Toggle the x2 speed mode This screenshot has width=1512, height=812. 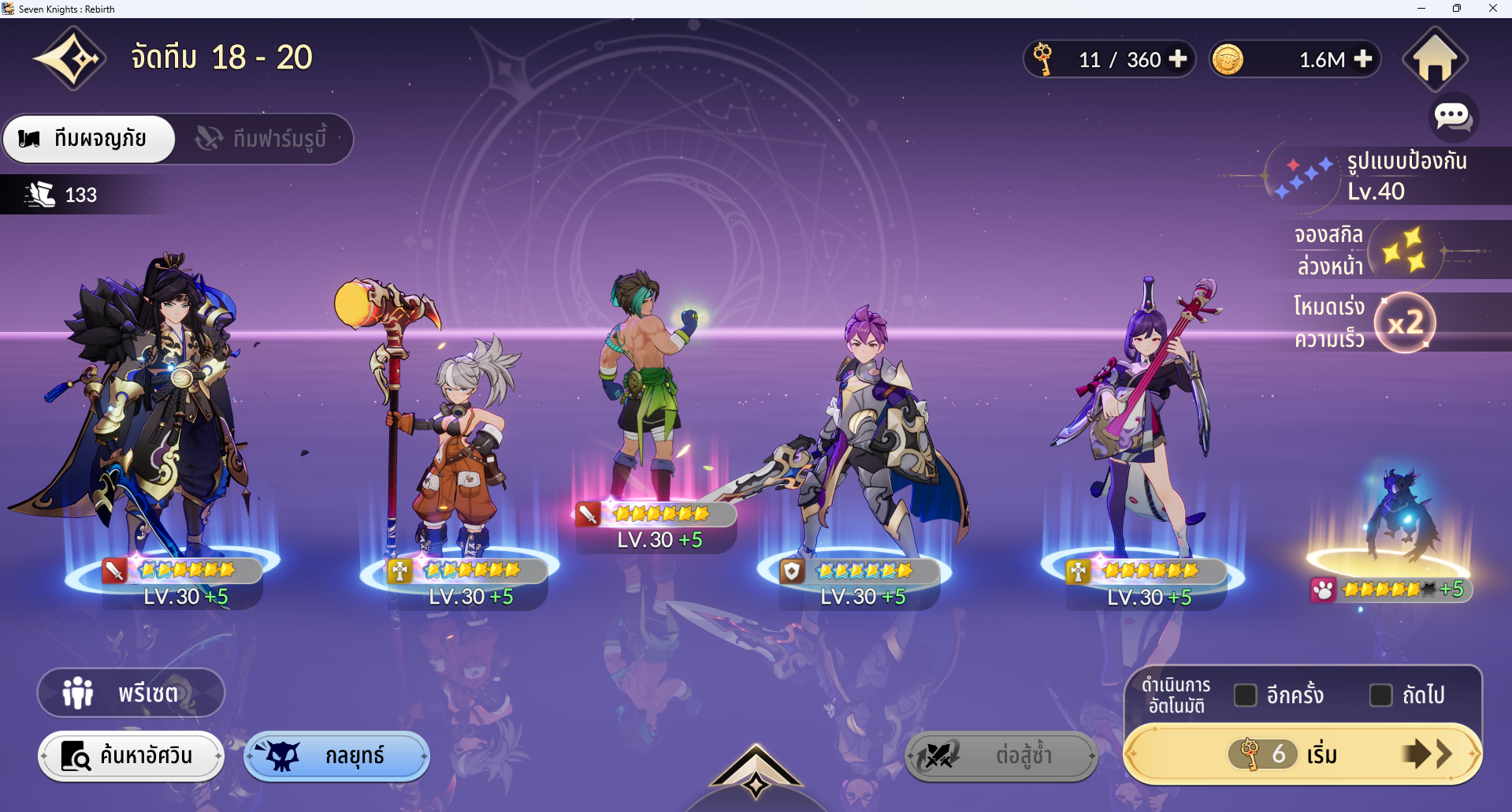point(1405,322)
